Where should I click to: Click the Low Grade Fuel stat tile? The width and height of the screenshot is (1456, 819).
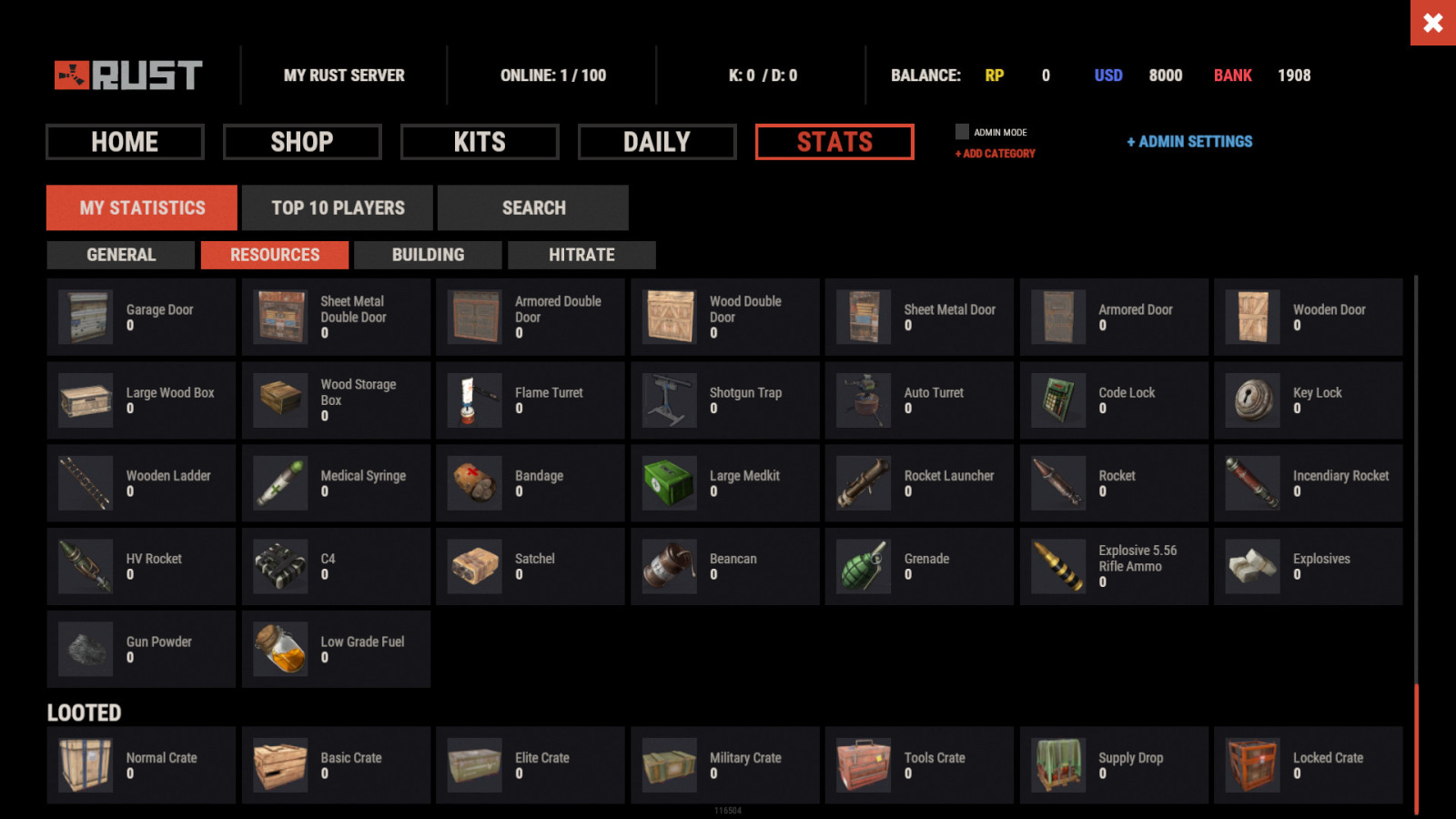click(336, 649)
